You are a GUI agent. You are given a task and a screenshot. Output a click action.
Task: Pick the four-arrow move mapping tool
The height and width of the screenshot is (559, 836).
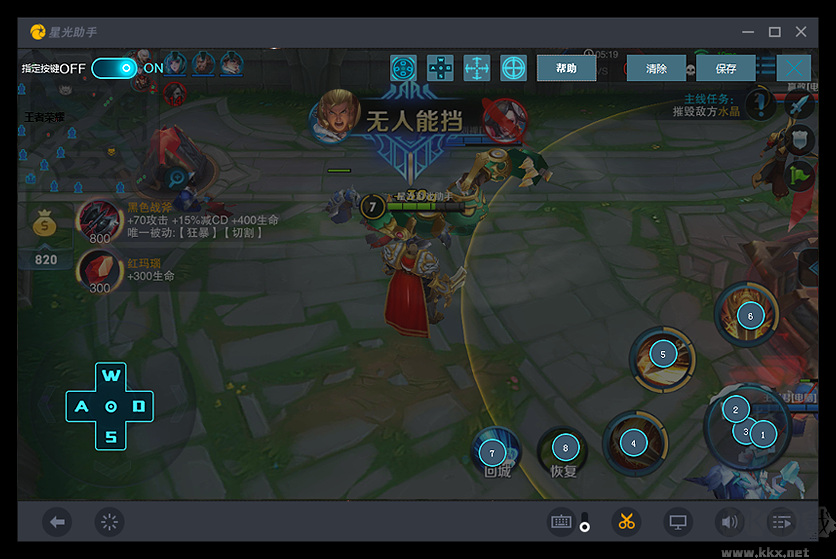pyautogui.click(x=477, y=68)
